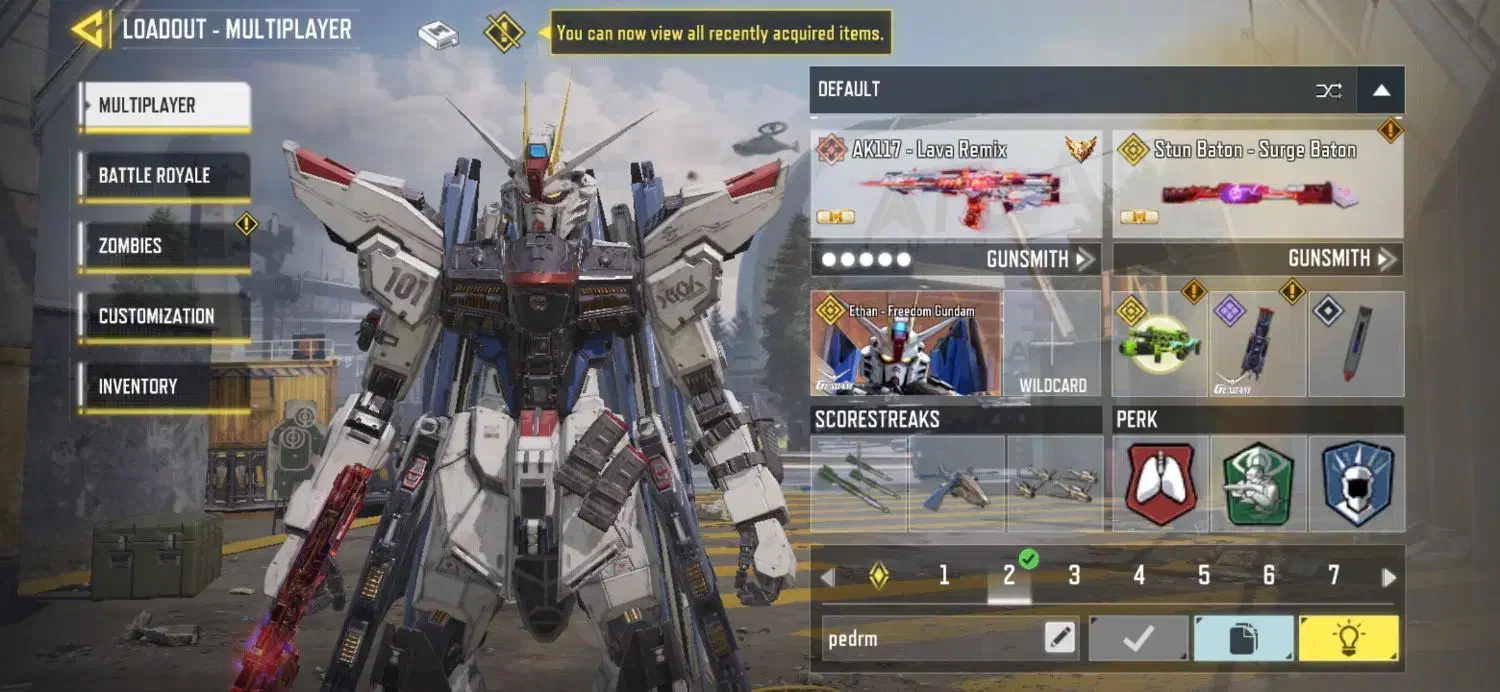Select loadout number 5
This screenshot has width=1500, height=692.
click(x=1204, y=575)
